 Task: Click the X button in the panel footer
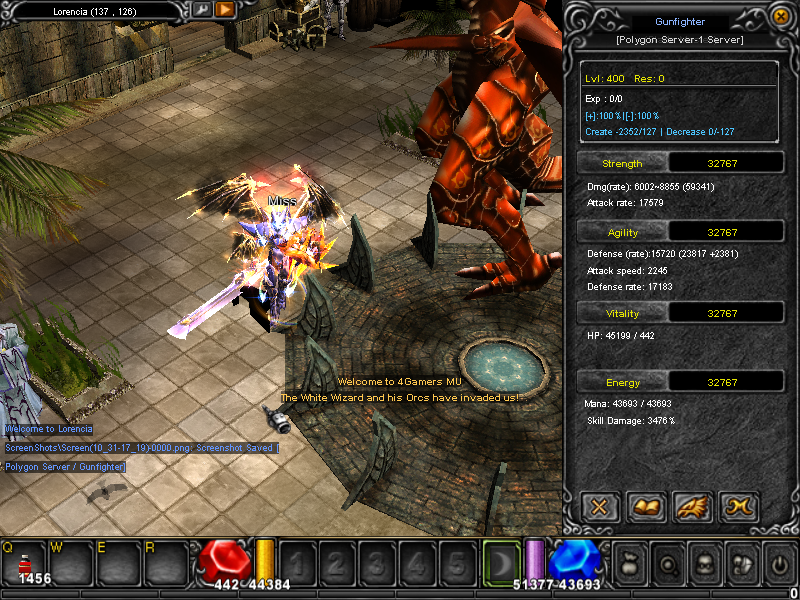pos(599,506)
